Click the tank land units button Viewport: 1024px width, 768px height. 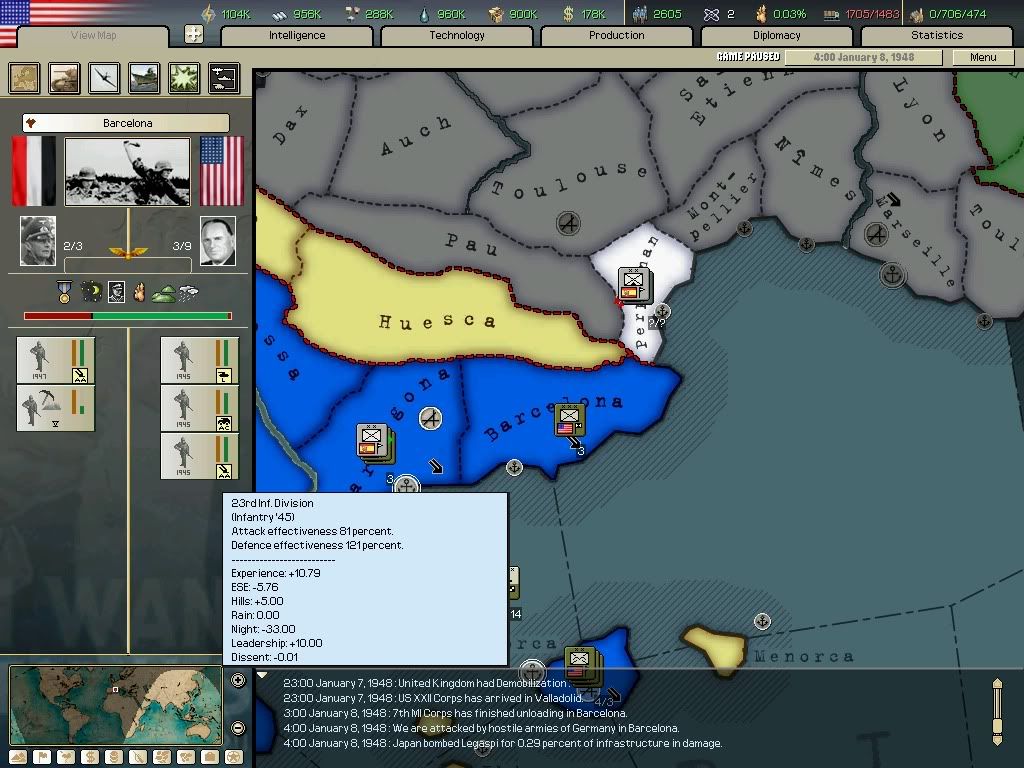pos(65,78)
